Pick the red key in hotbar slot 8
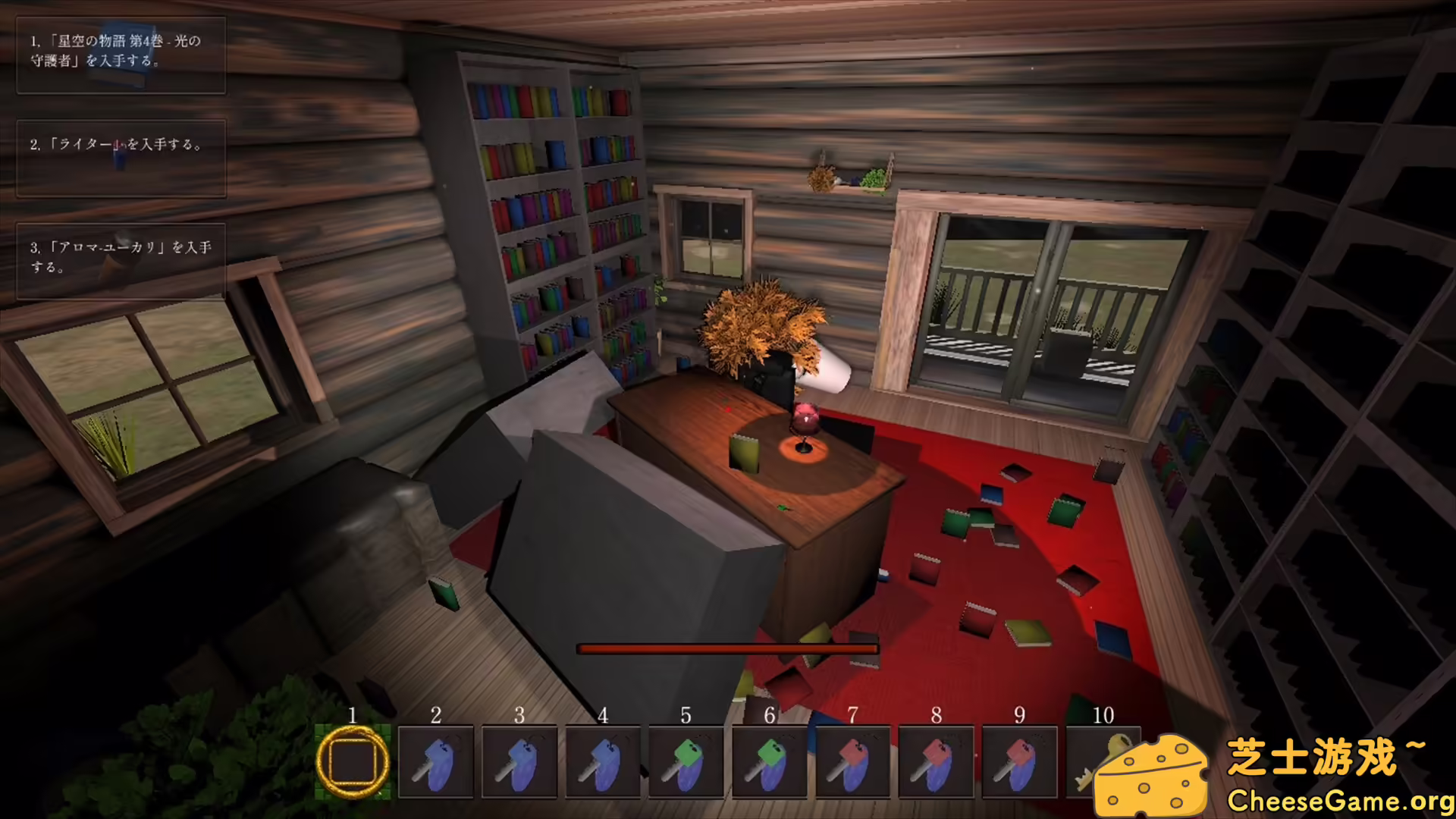The image size is (1456, 819). [x=937, y=761]
